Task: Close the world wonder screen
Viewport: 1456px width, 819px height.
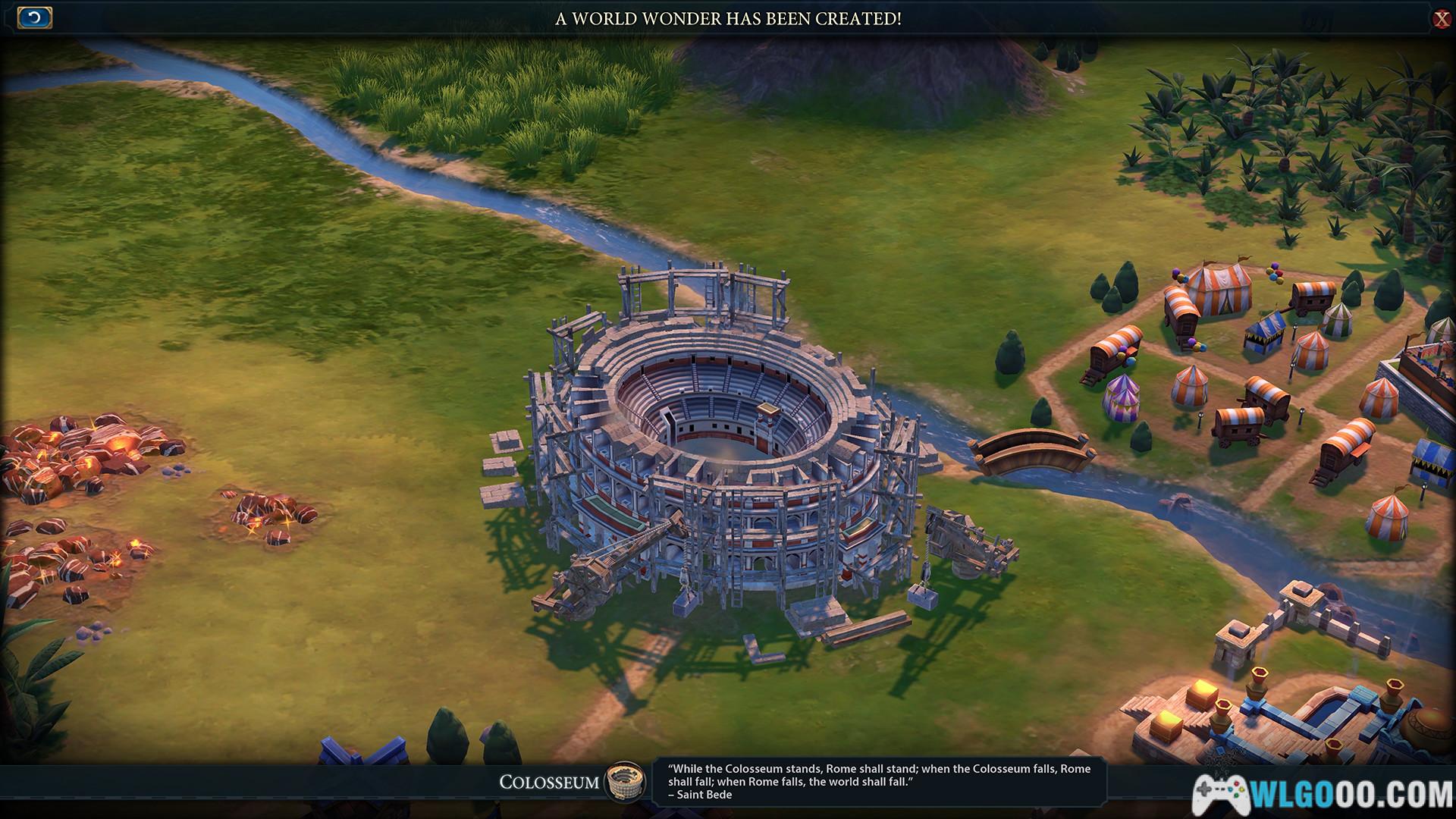Action: (x=1441, y=19)
